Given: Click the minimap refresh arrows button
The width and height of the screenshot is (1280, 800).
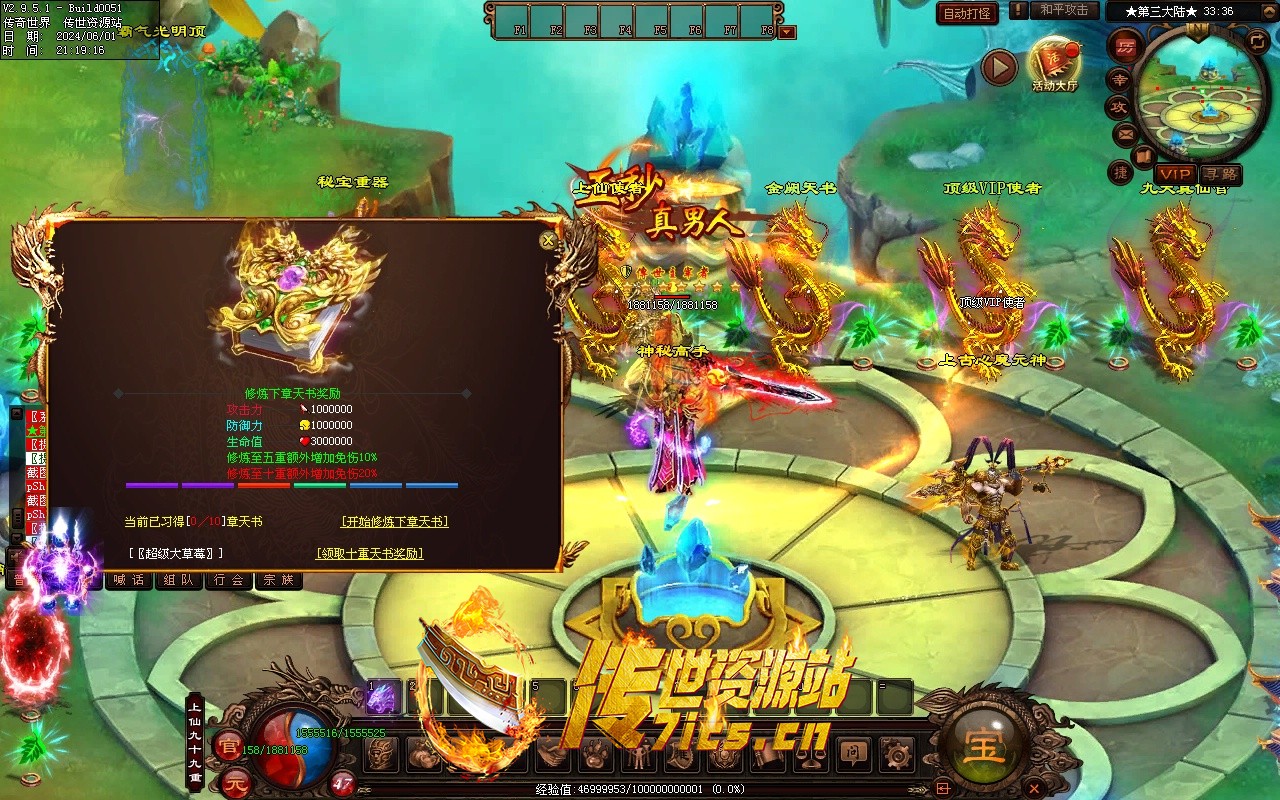Looking at the screenshot, I should pyautogui.click(x=1257, y=41).
